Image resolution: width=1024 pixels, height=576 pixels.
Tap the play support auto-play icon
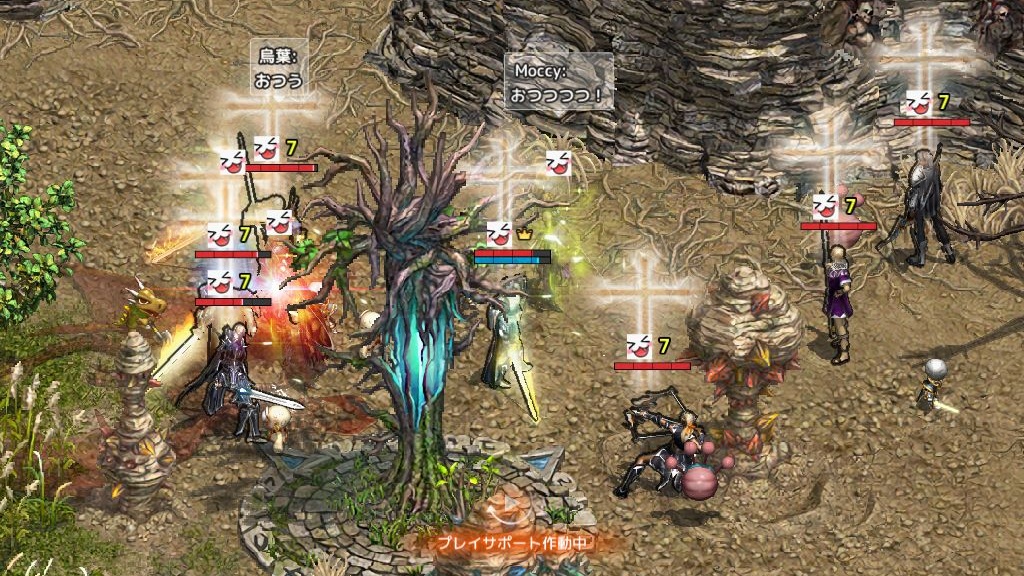coord(512,508)
